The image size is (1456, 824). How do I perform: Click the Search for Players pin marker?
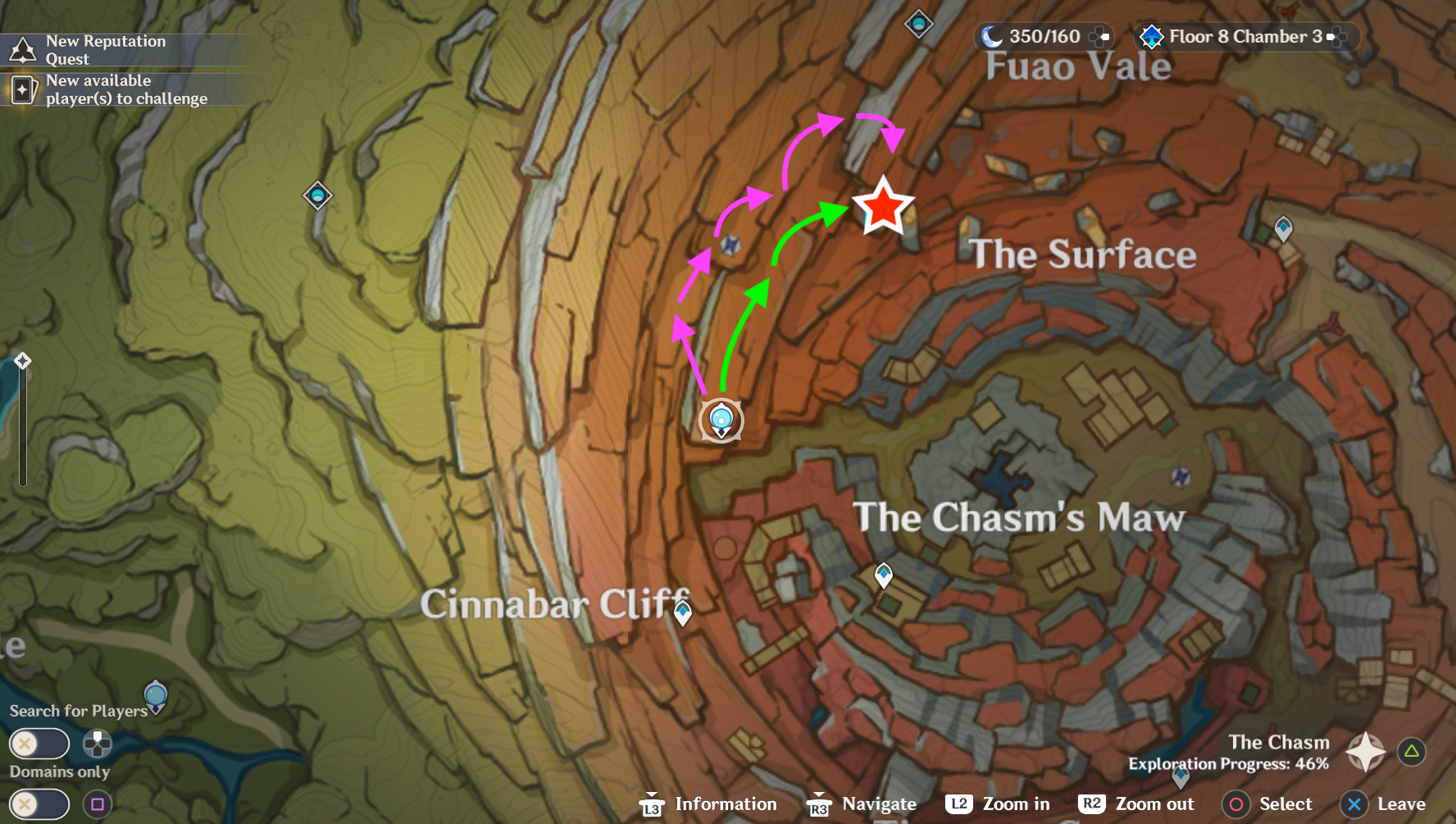pos(156,697)
